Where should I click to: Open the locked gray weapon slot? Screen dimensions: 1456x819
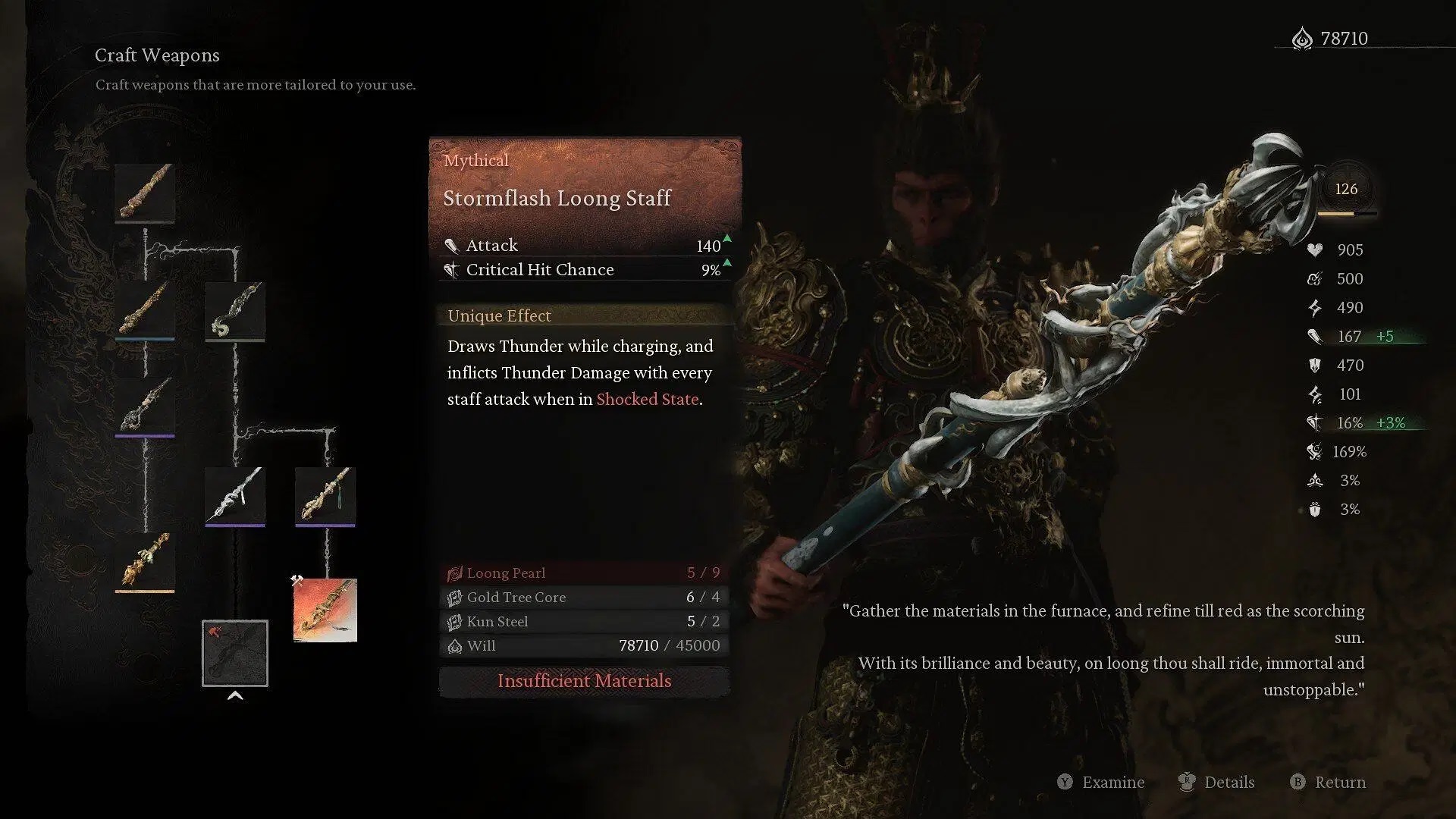pos(235,653)
